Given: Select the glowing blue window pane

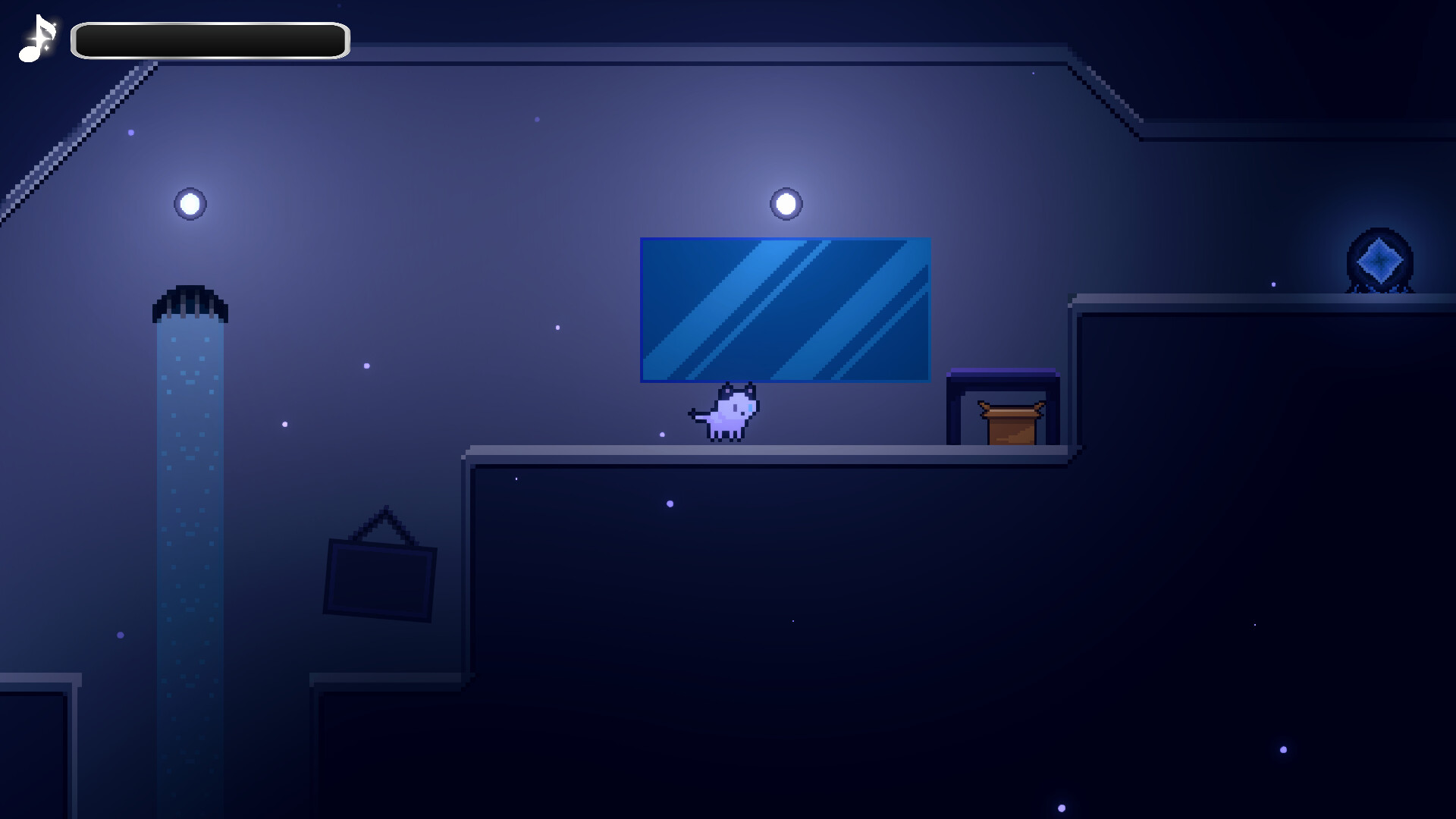Looking at the screenshot, I should coord(786,308).
